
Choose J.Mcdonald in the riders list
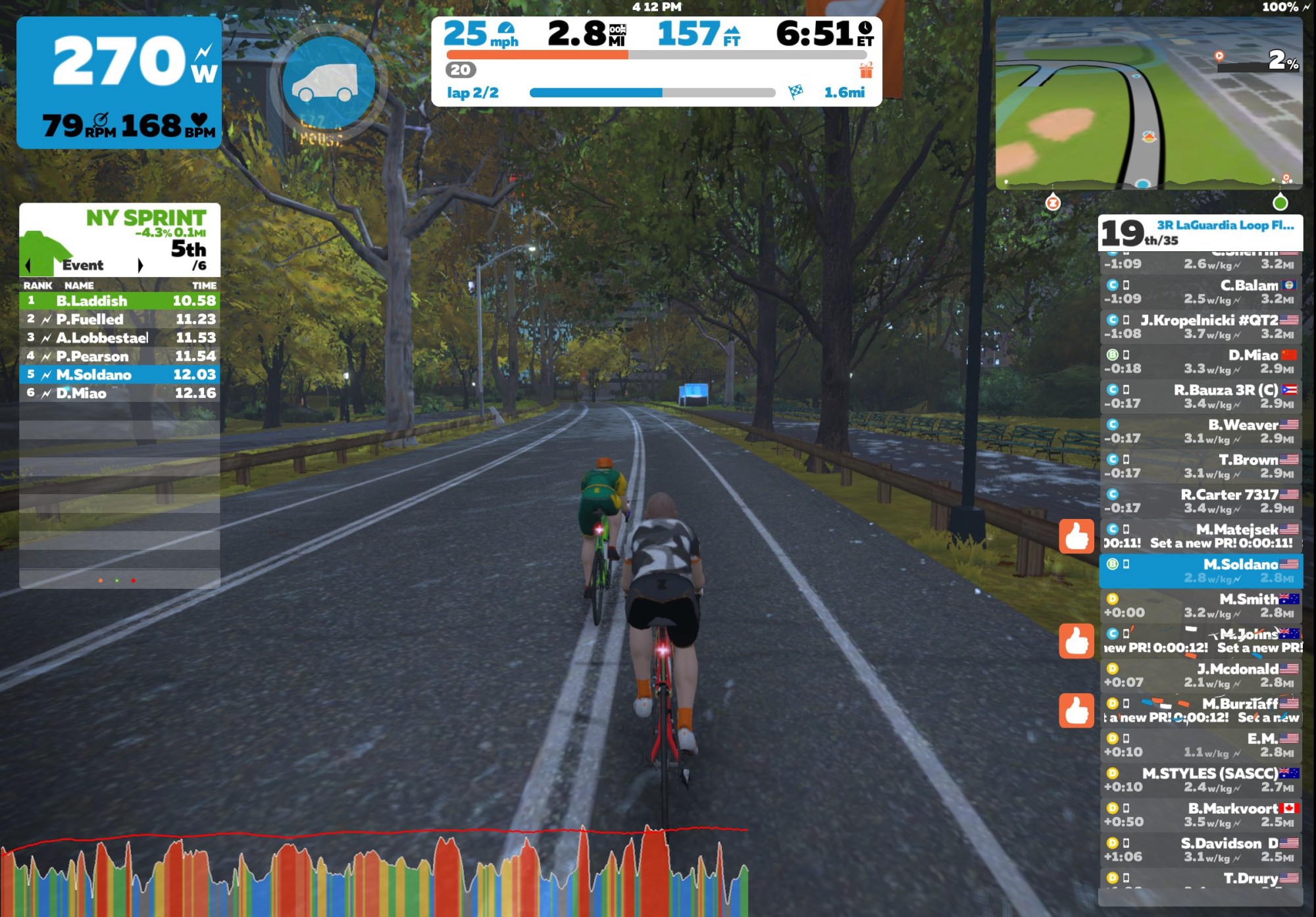(1200, 676)
